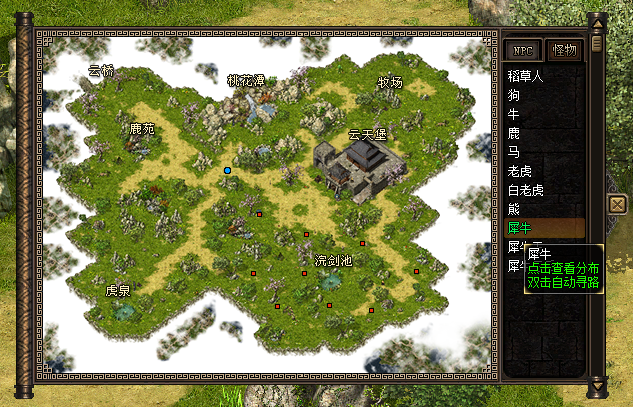Choose the 白老虎 entry
The width and height of the screenshot is (633, 407).
(x=526, y=190)
